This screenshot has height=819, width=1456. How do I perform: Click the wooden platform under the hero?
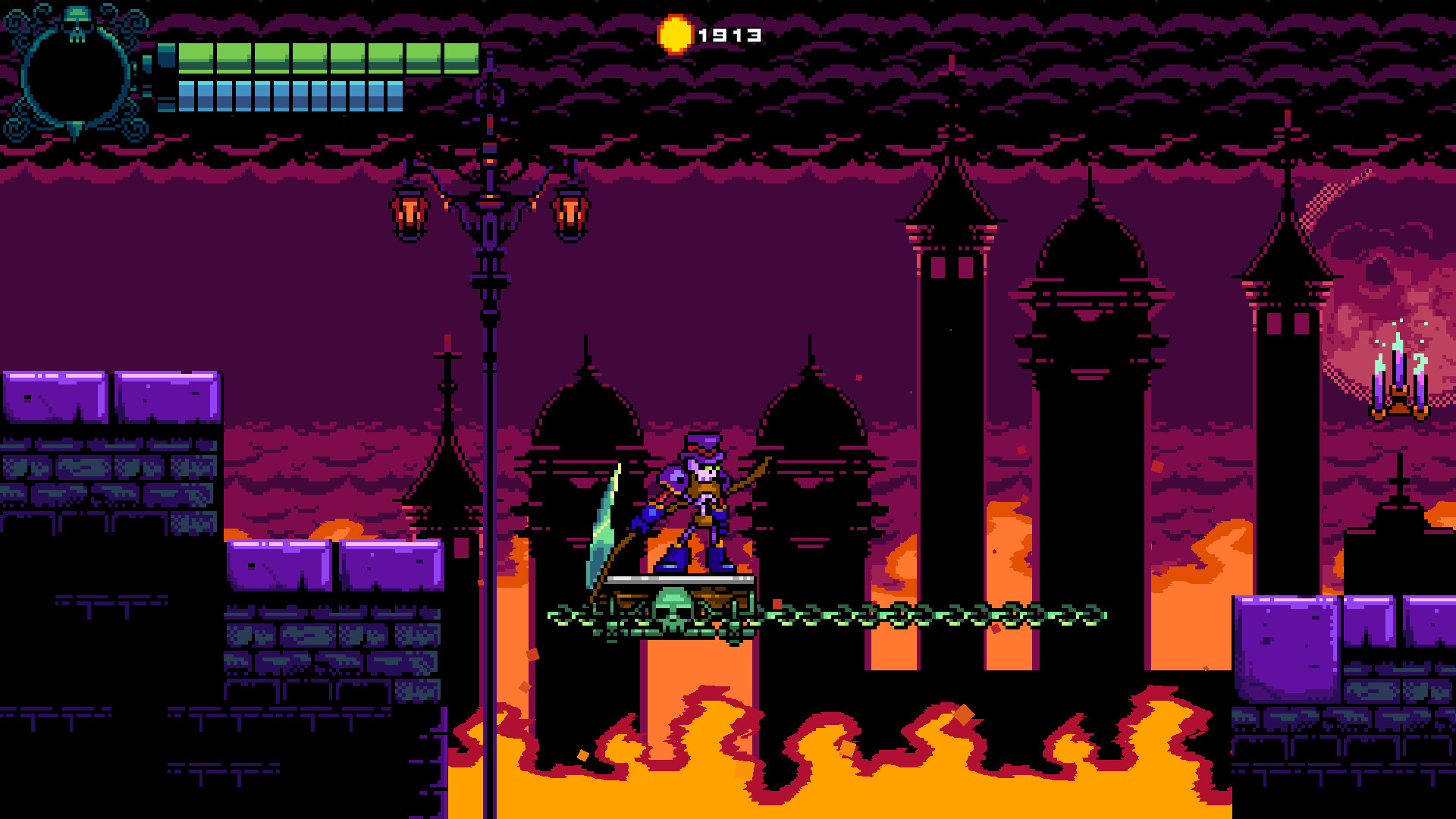click(679, 582)
